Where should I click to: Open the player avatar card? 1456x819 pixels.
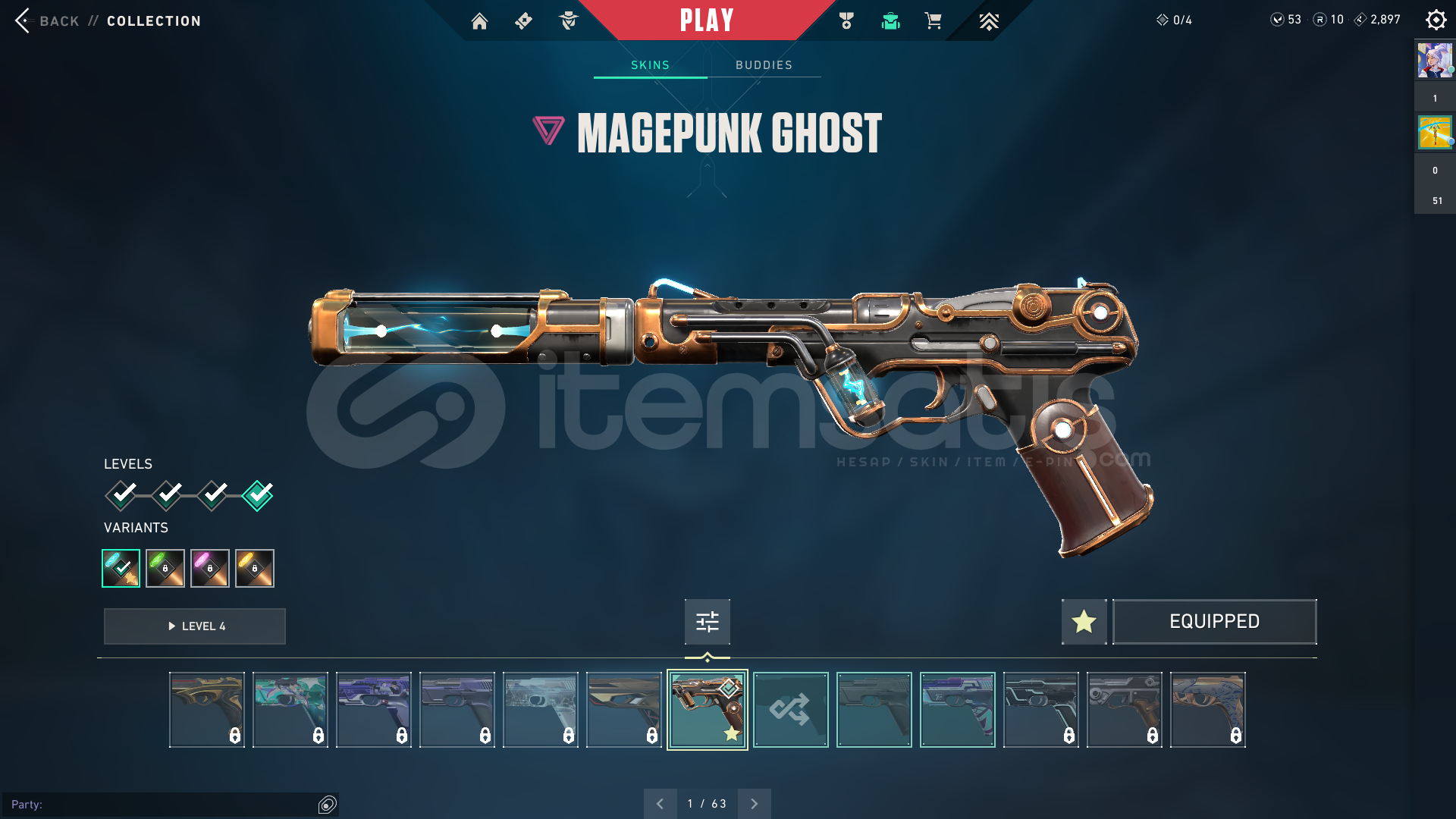pyautogui.click(x=1435, y=61)
